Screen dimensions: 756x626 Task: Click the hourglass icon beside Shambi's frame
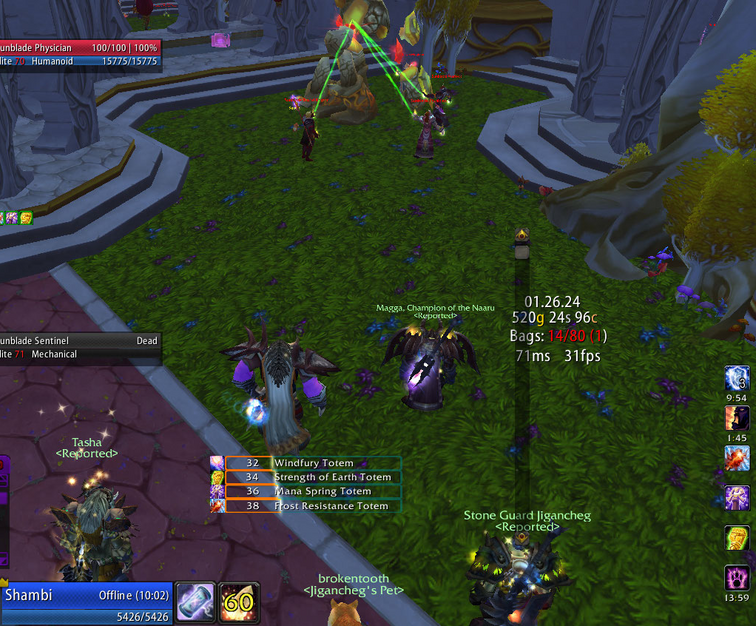tap(196, 602)
